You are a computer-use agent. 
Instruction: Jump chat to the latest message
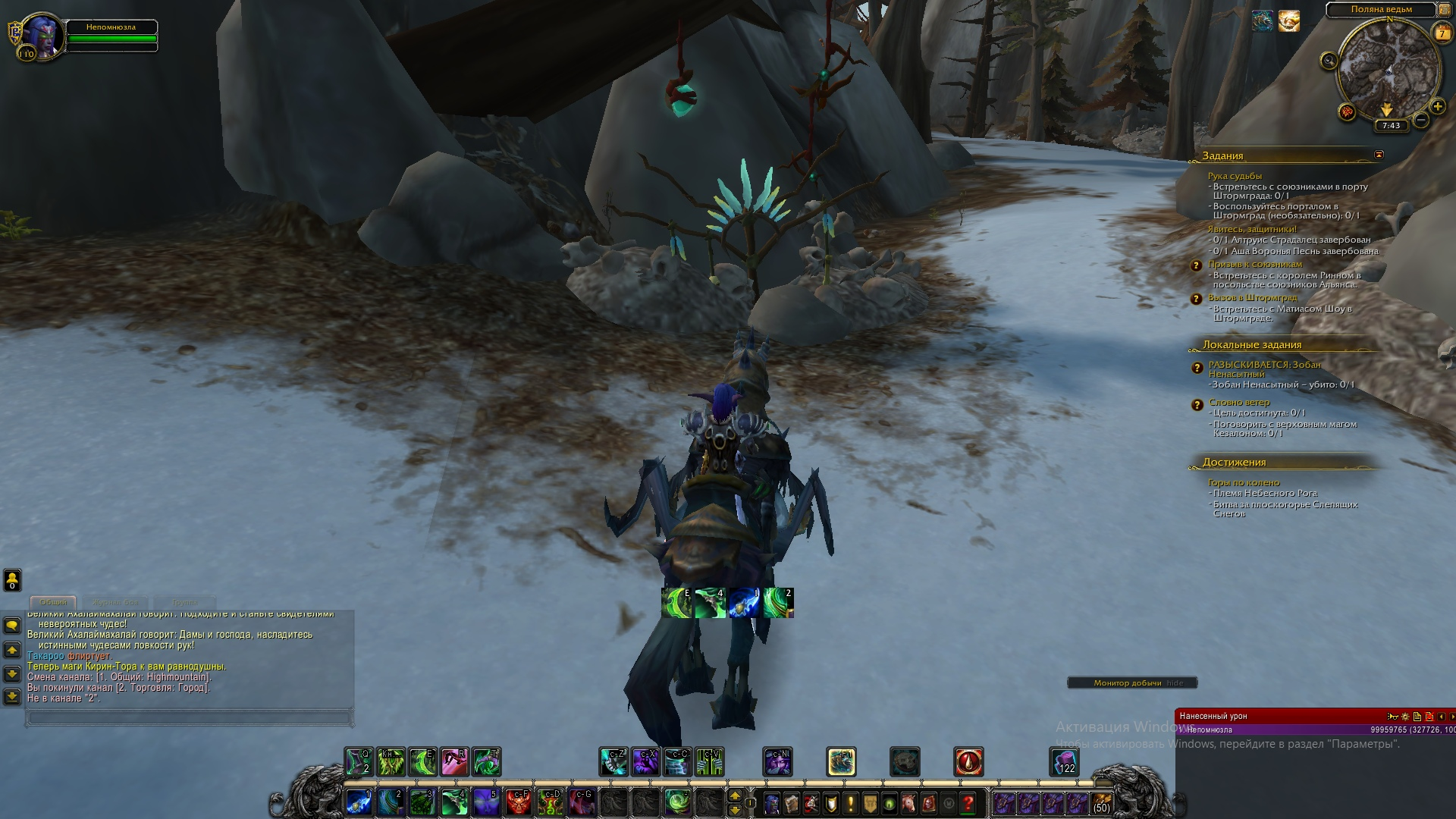pos(12,696)
